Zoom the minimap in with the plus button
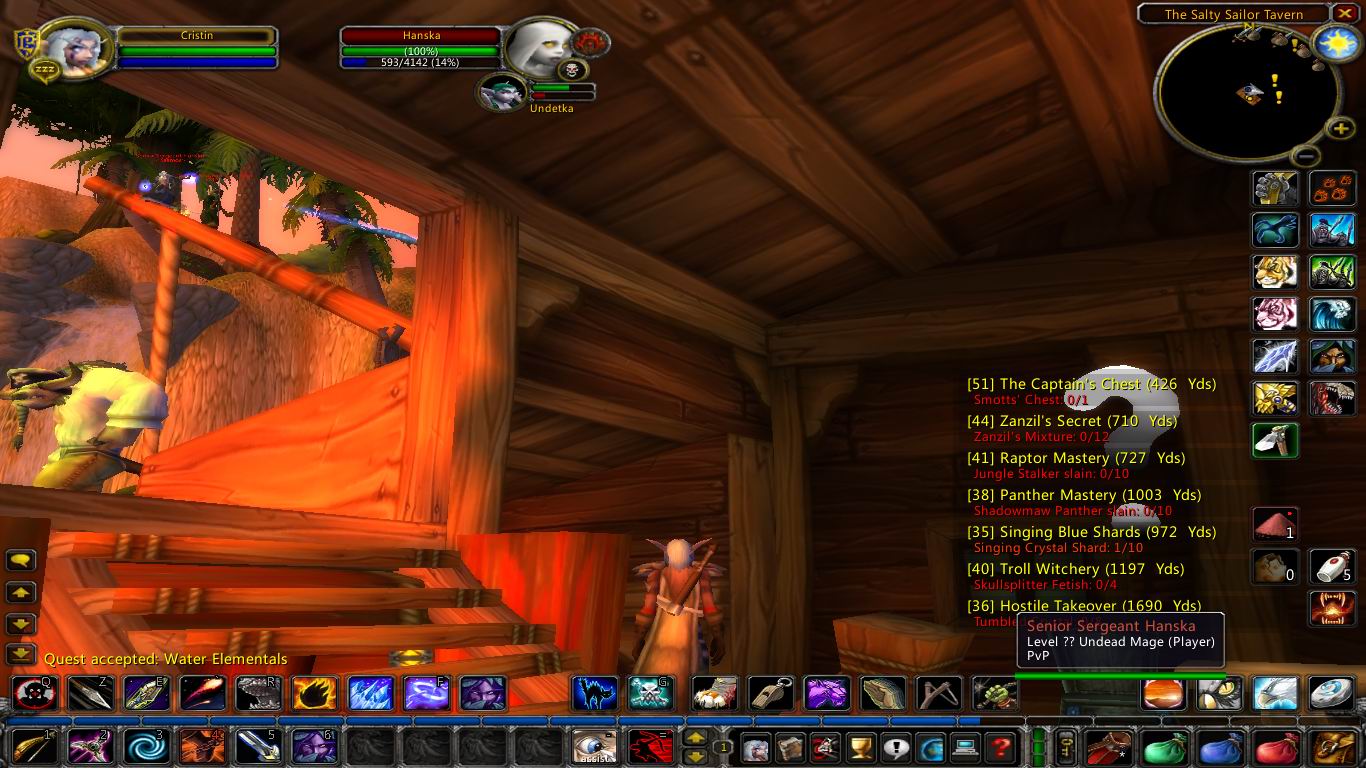This screenshot has height=768, width=1366. click(x=1340, y=130)
